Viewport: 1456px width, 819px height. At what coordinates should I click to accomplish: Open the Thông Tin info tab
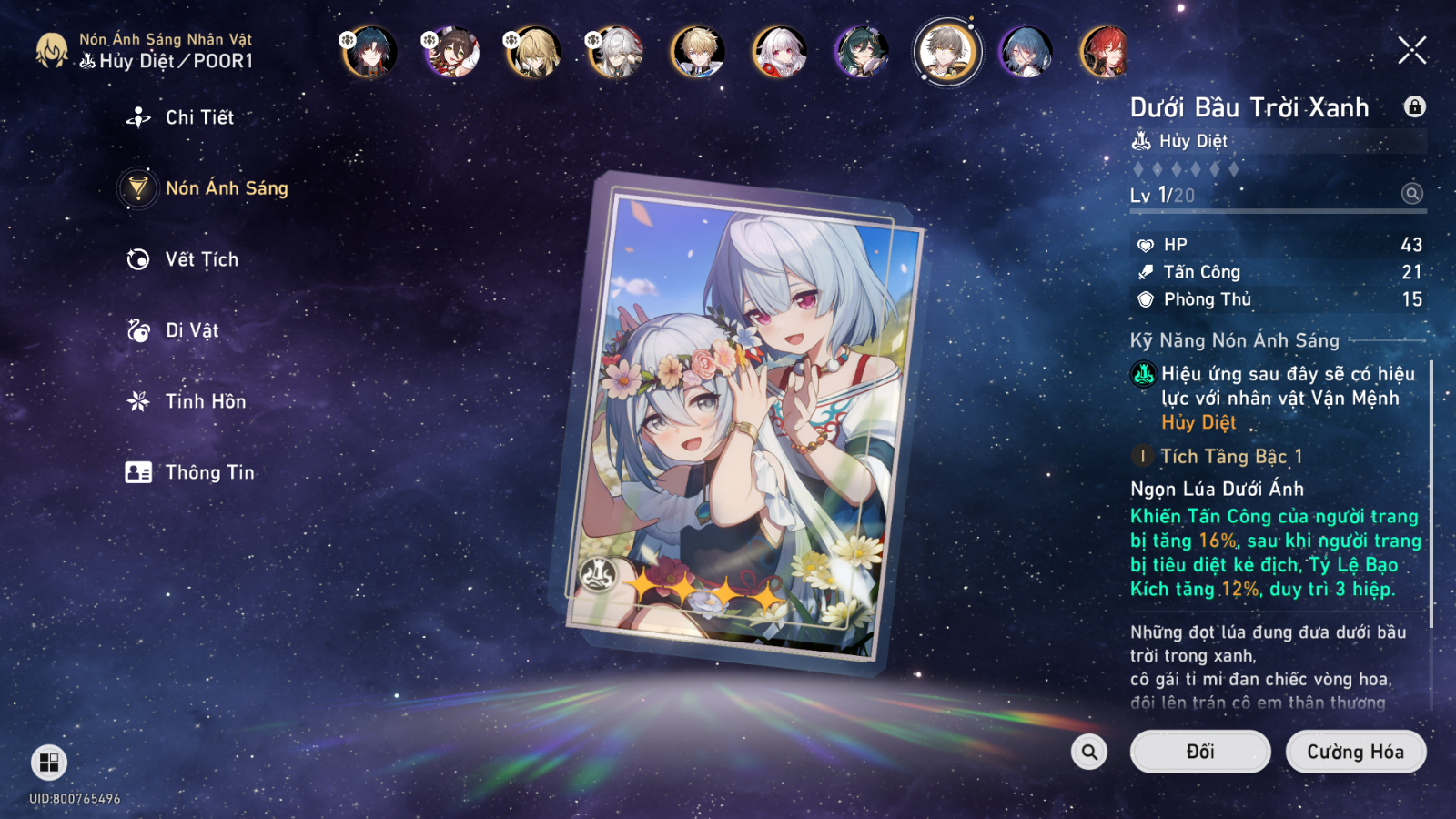[209, 472]
